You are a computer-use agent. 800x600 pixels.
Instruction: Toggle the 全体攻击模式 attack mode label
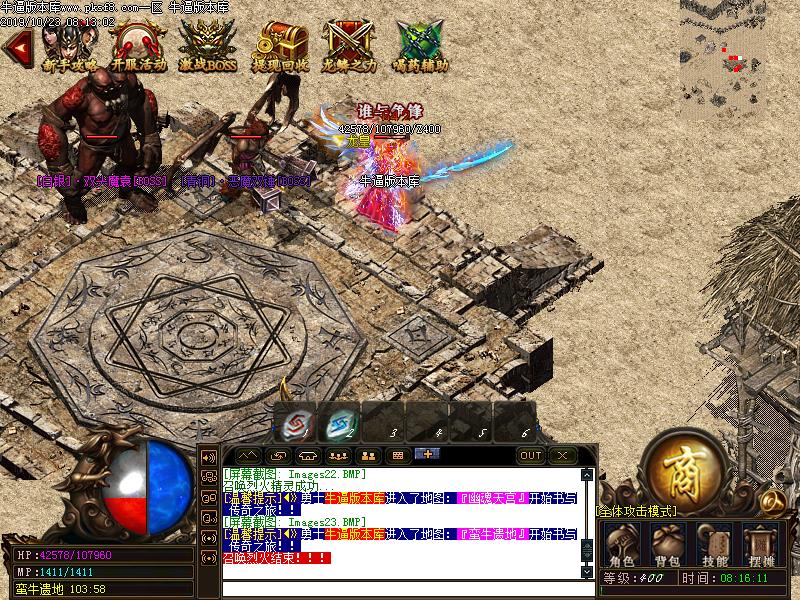pyautogui.click(x=637, y=511)
